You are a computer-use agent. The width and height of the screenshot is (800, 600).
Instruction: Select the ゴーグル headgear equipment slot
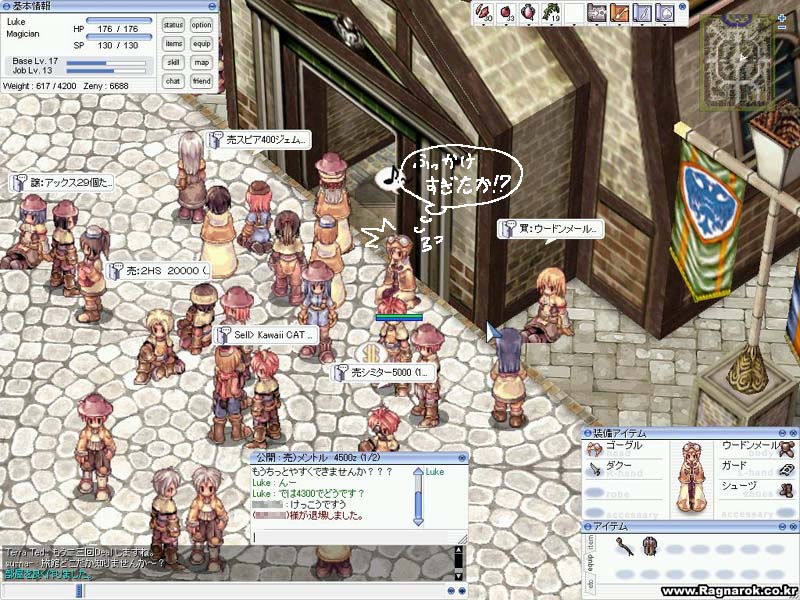click(x=622, y=447)
